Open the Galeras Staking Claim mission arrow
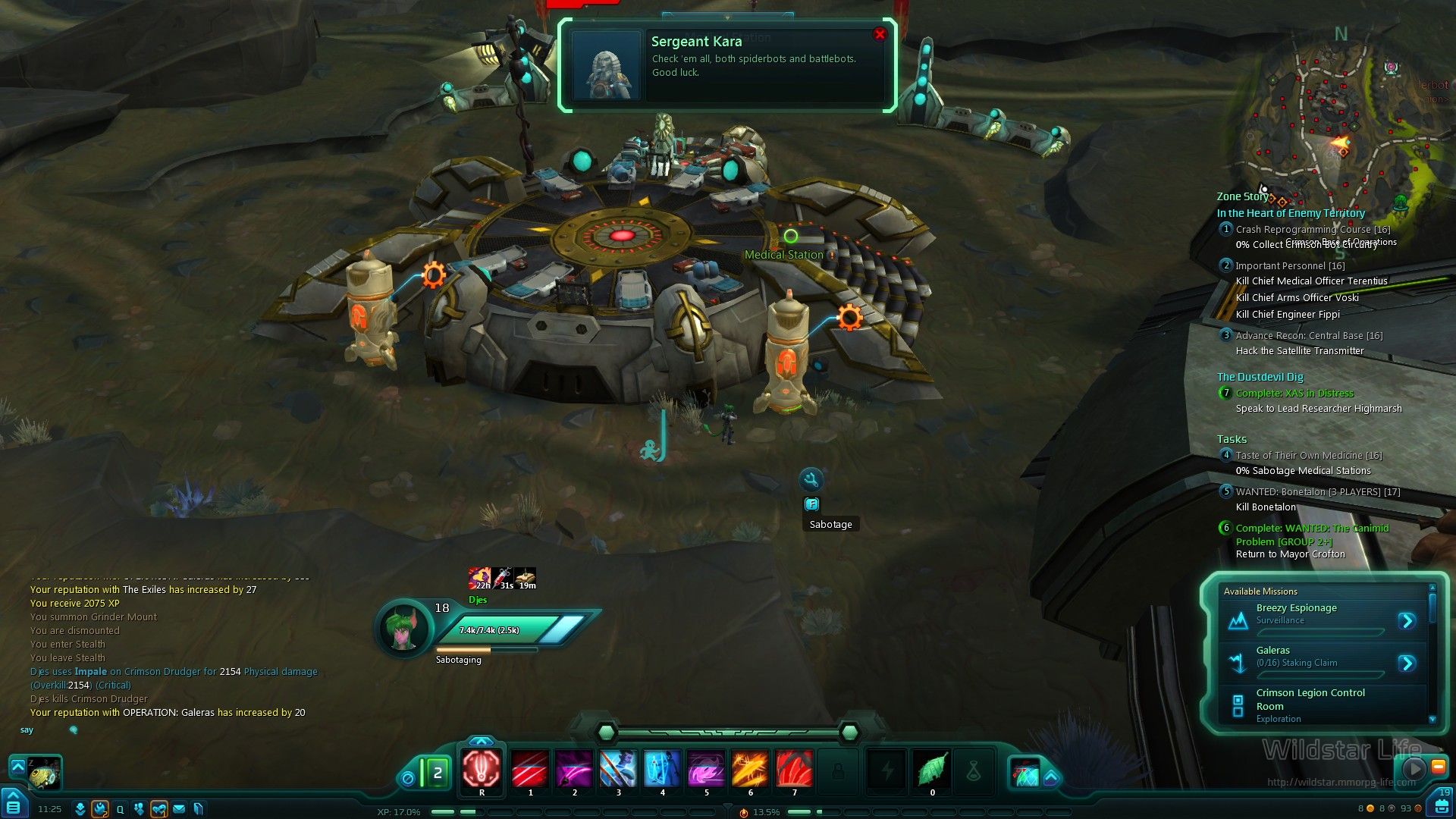The width and height of the screenshot is (1456, 819). (1407, 664)
